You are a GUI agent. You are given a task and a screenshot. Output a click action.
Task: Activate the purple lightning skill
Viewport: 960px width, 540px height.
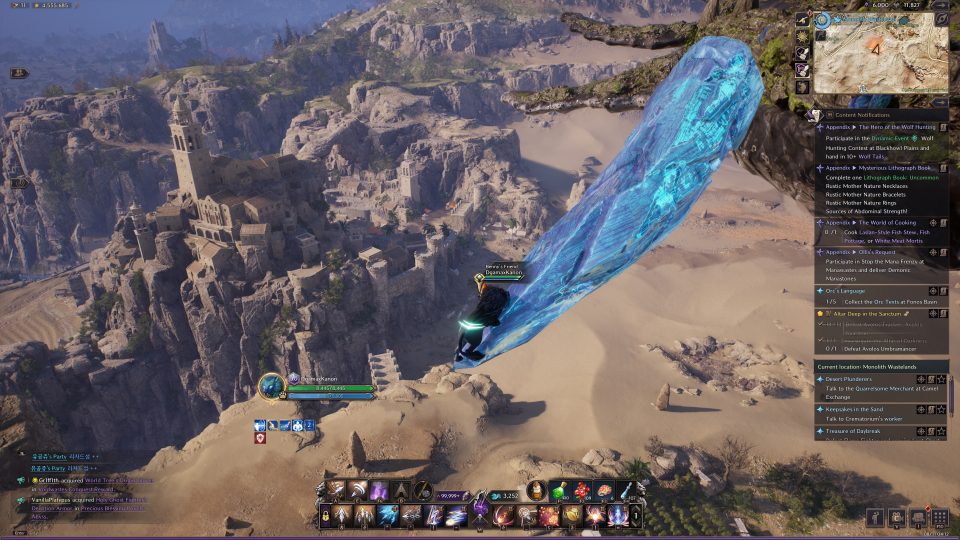(x=381, y=490)
